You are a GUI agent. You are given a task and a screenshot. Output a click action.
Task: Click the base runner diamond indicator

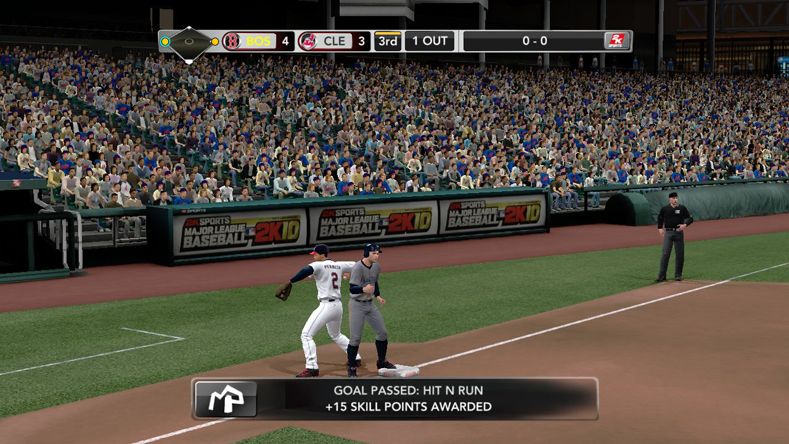[189, 42]
